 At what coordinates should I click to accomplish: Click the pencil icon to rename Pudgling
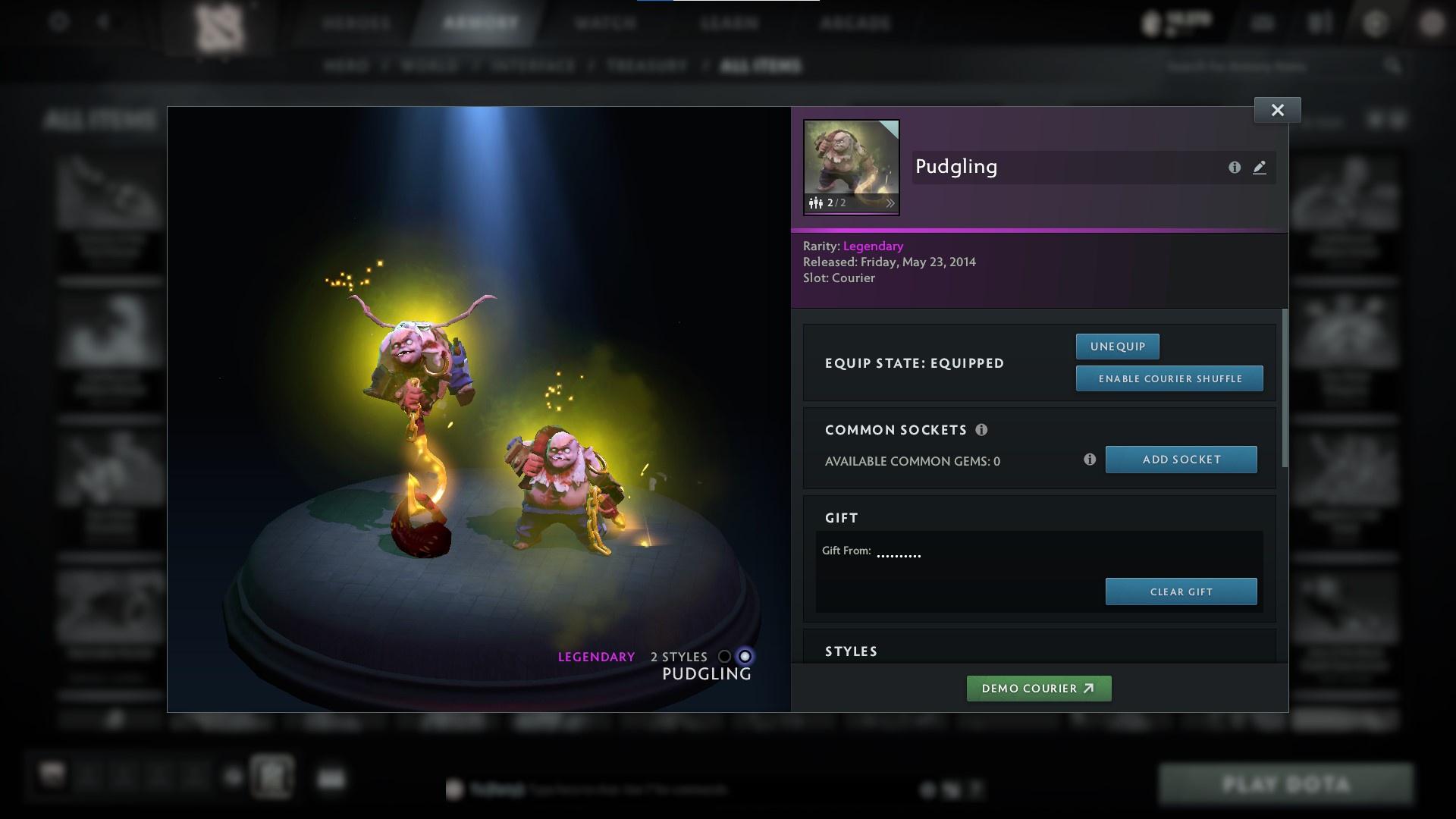tap(1260, 168)
